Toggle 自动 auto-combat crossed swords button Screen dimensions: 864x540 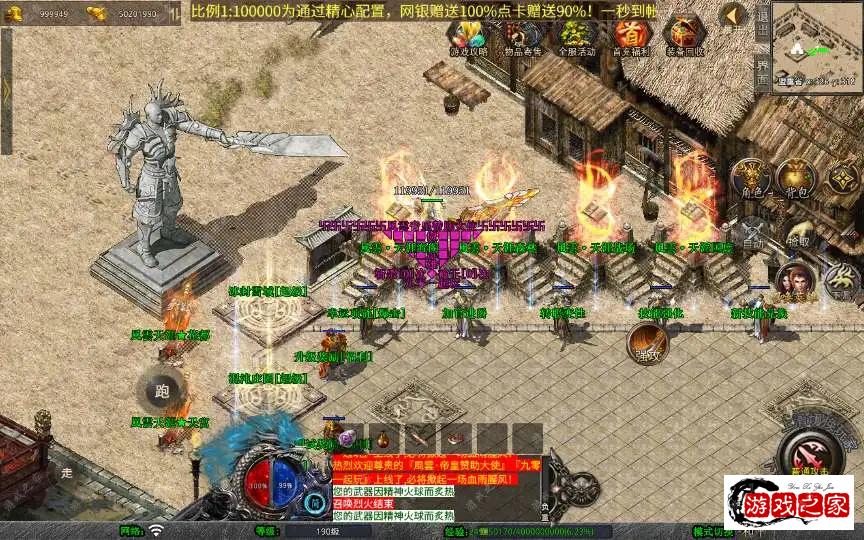pyautogui.click(x=752, y=232)
